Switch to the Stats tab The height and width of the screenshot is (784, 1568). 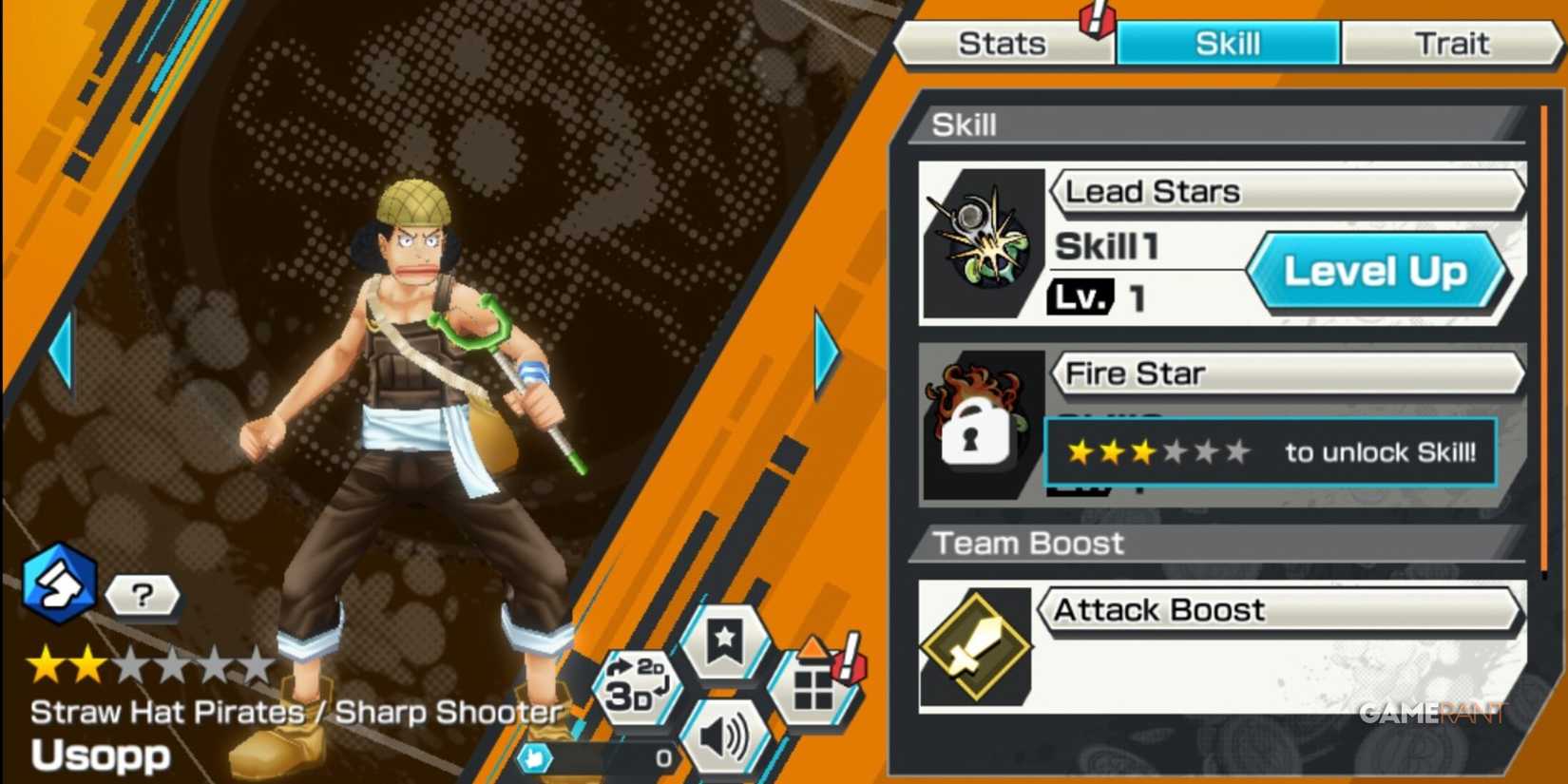1004,42
